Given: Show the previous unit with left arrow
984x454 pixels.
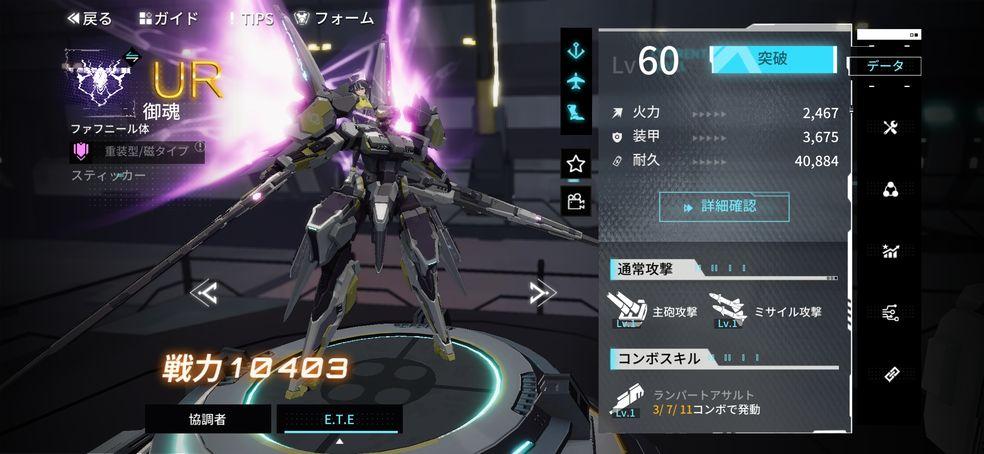Looking at the screenshot, I should pyautogui.click(x=204, y=292).
